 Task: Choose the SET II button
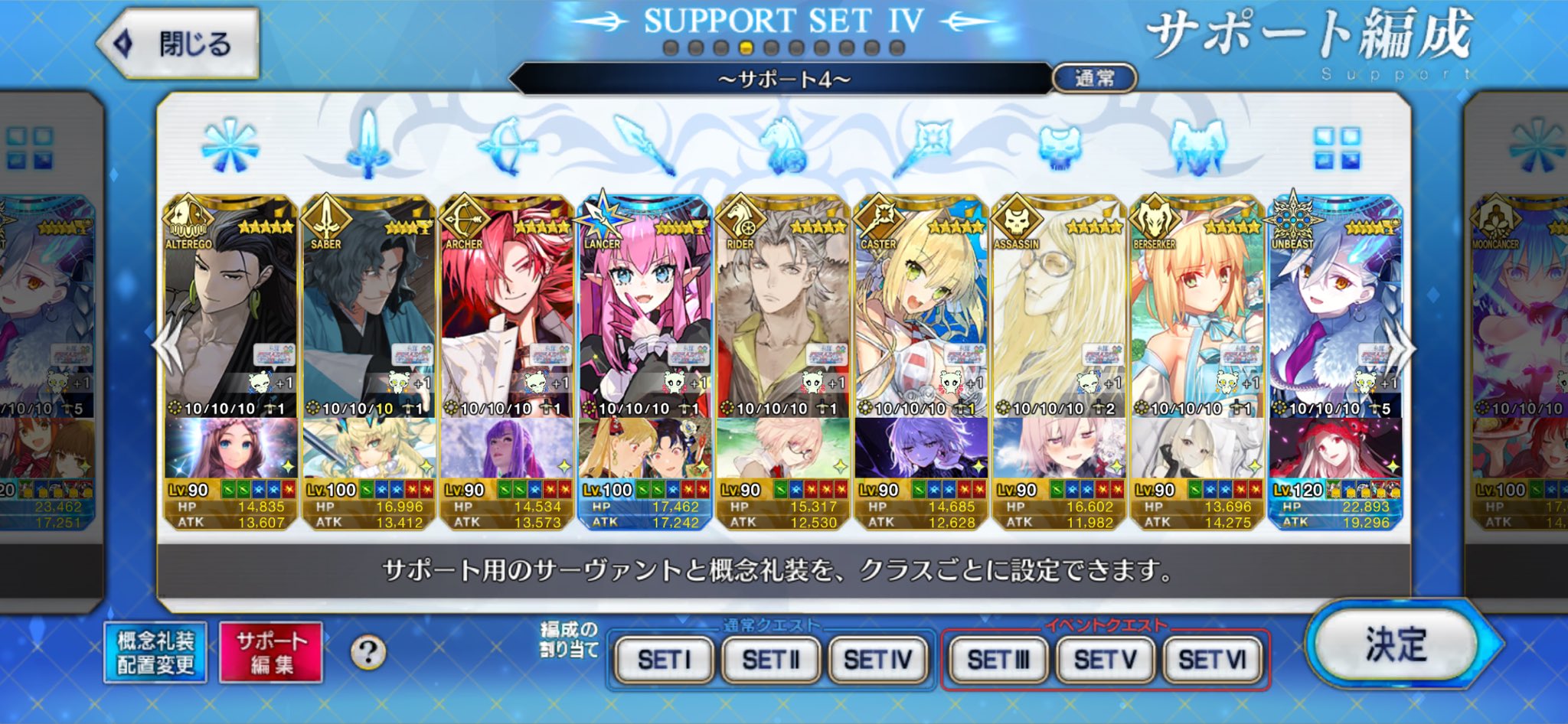click(x=770, y=659)
